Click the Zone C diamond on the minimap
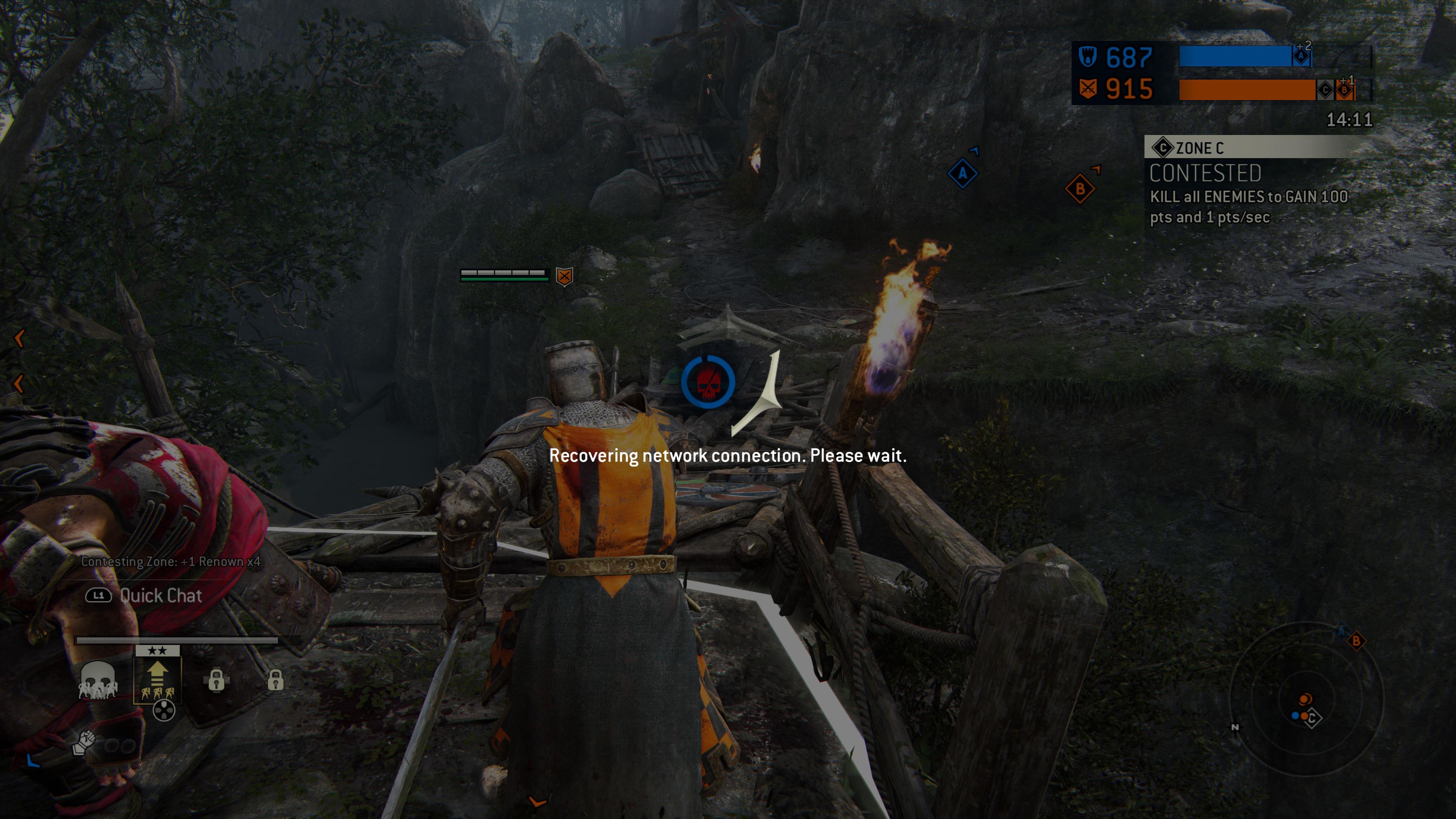Viewport: 1456px width, 819px height. coord(1312,719)
